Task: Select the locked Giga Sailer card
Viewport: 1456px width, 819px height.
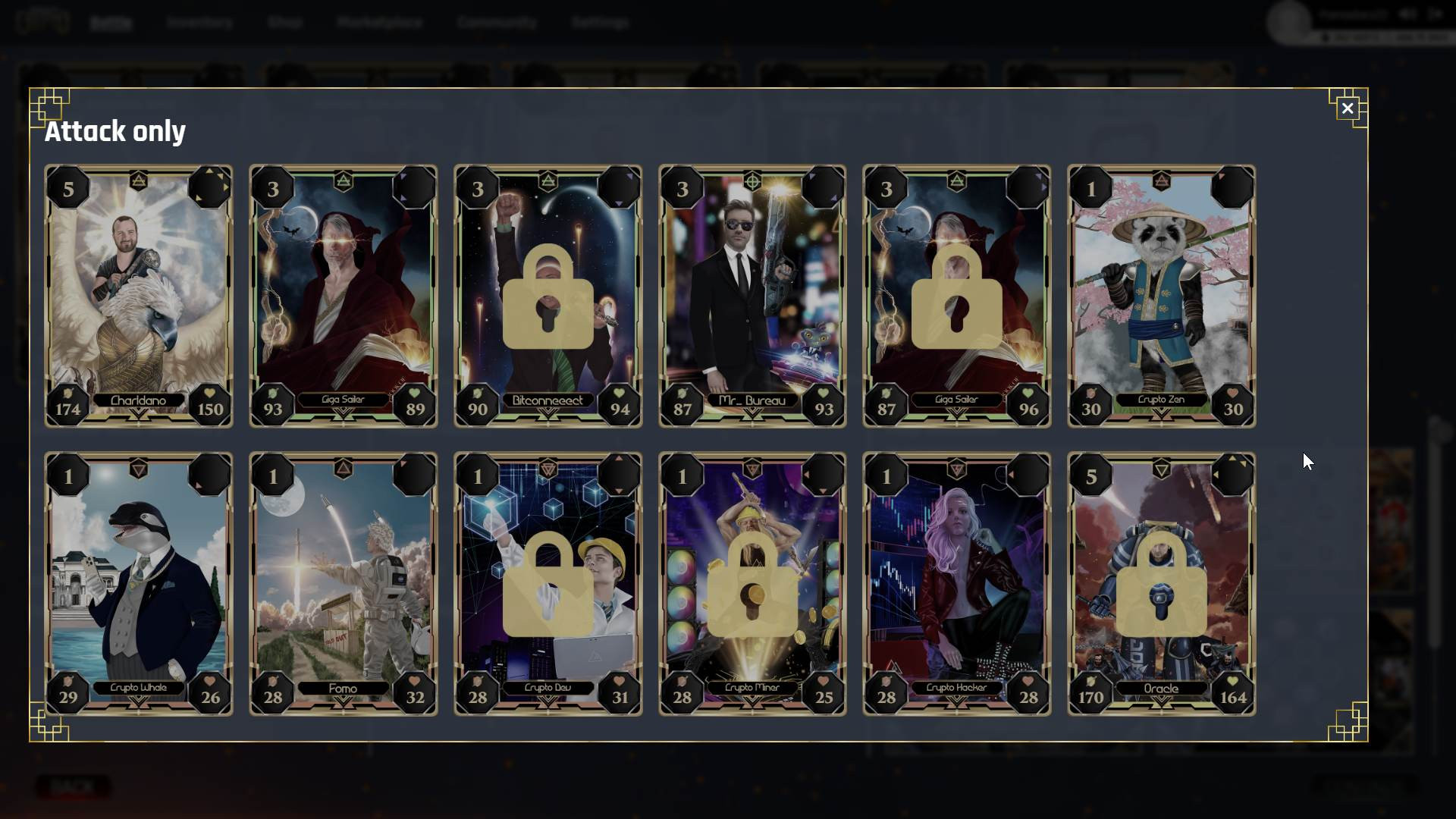Action: click(957, 296)
